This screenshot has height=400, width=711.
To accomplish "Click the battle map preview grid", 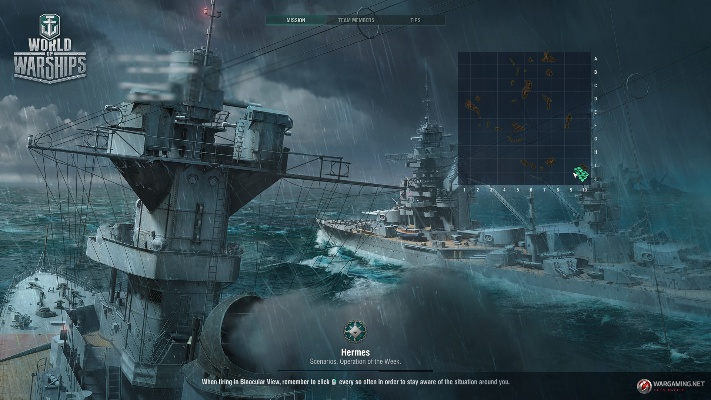I will point(524,118).
